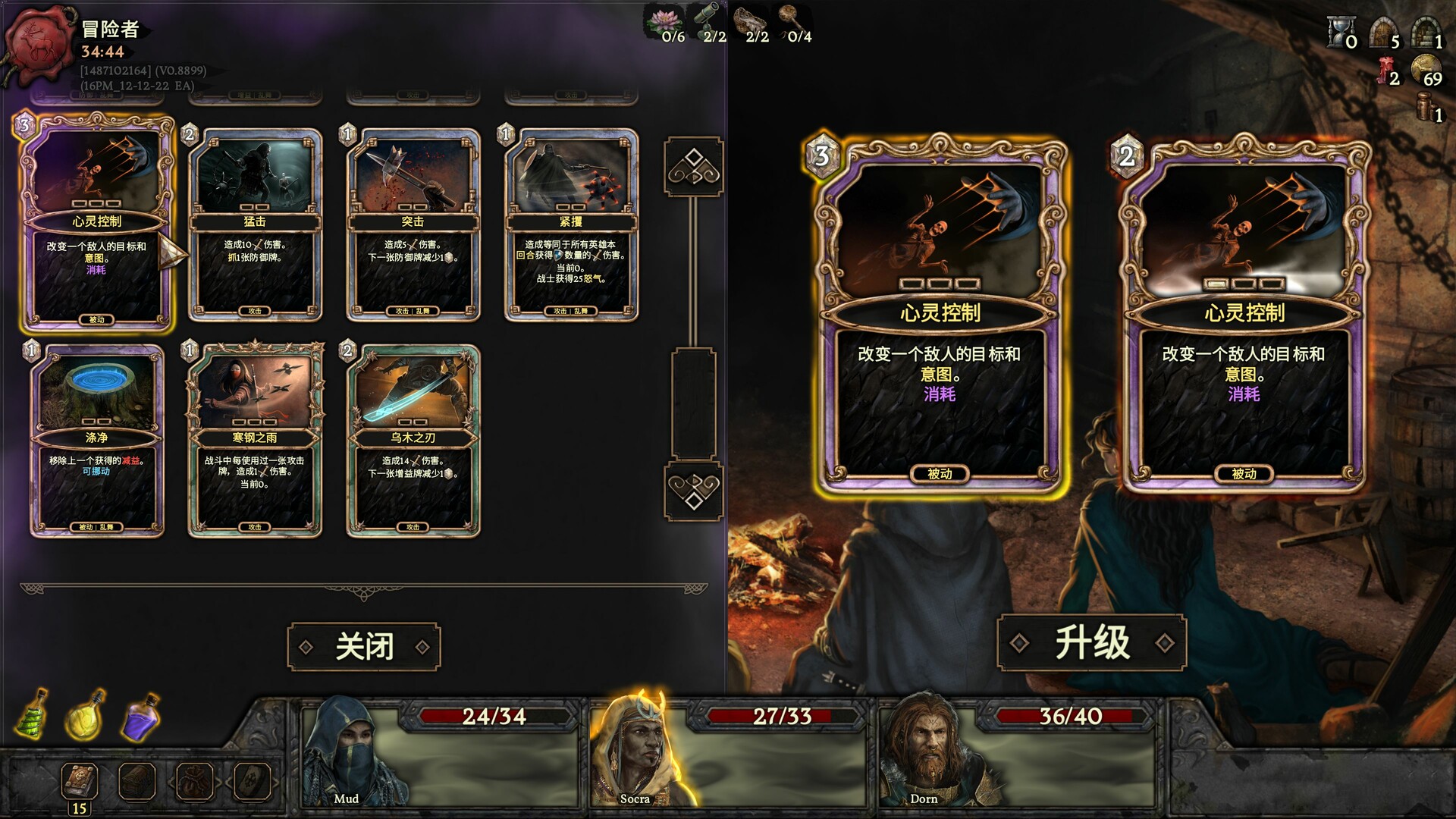Select the 猛击 card

(255, 225)
